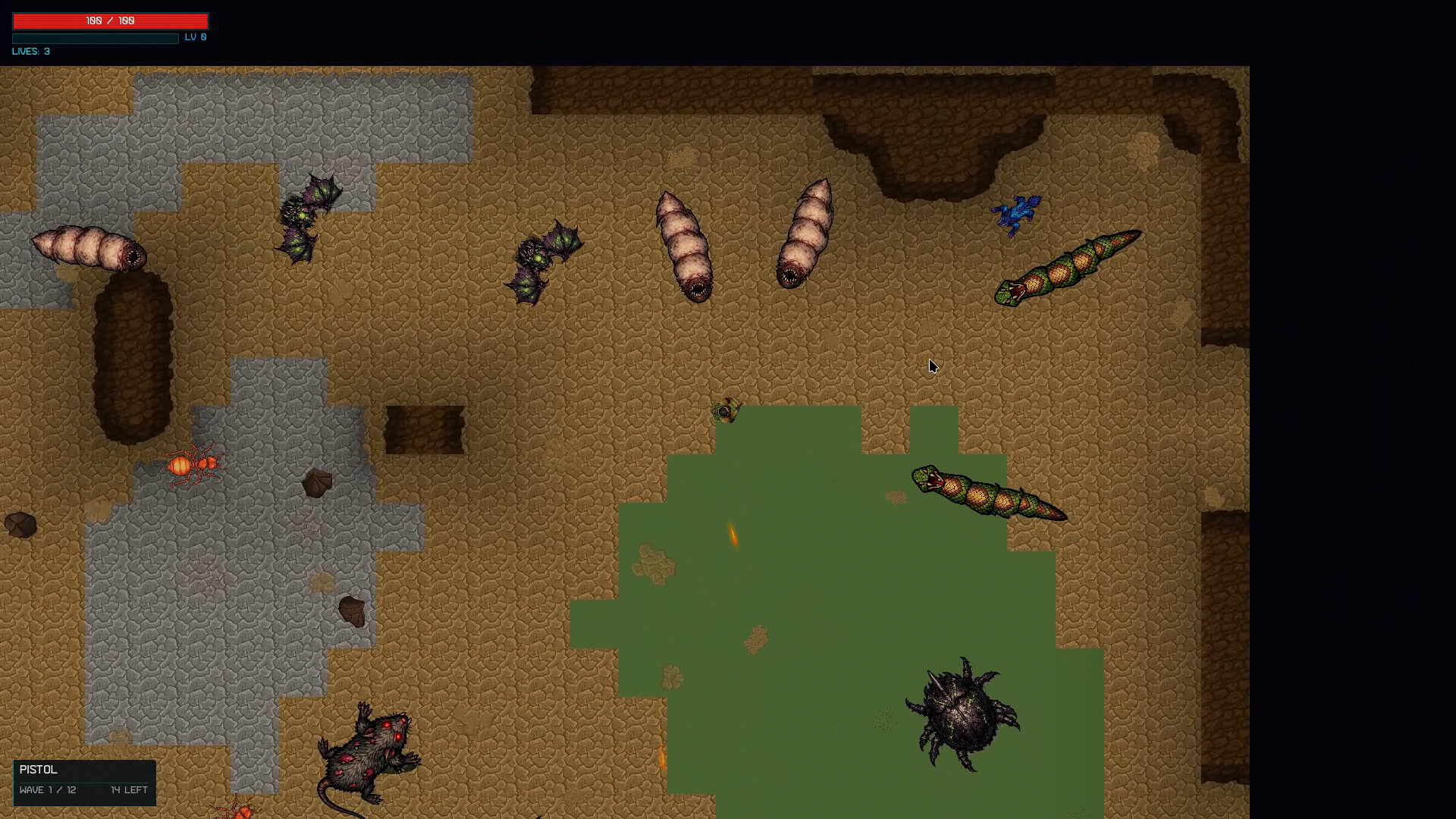This screenshot has width=1456, height=819.
Task: Expand the WAVE 1 / 12 display
Action: click(x=49, y=789)
